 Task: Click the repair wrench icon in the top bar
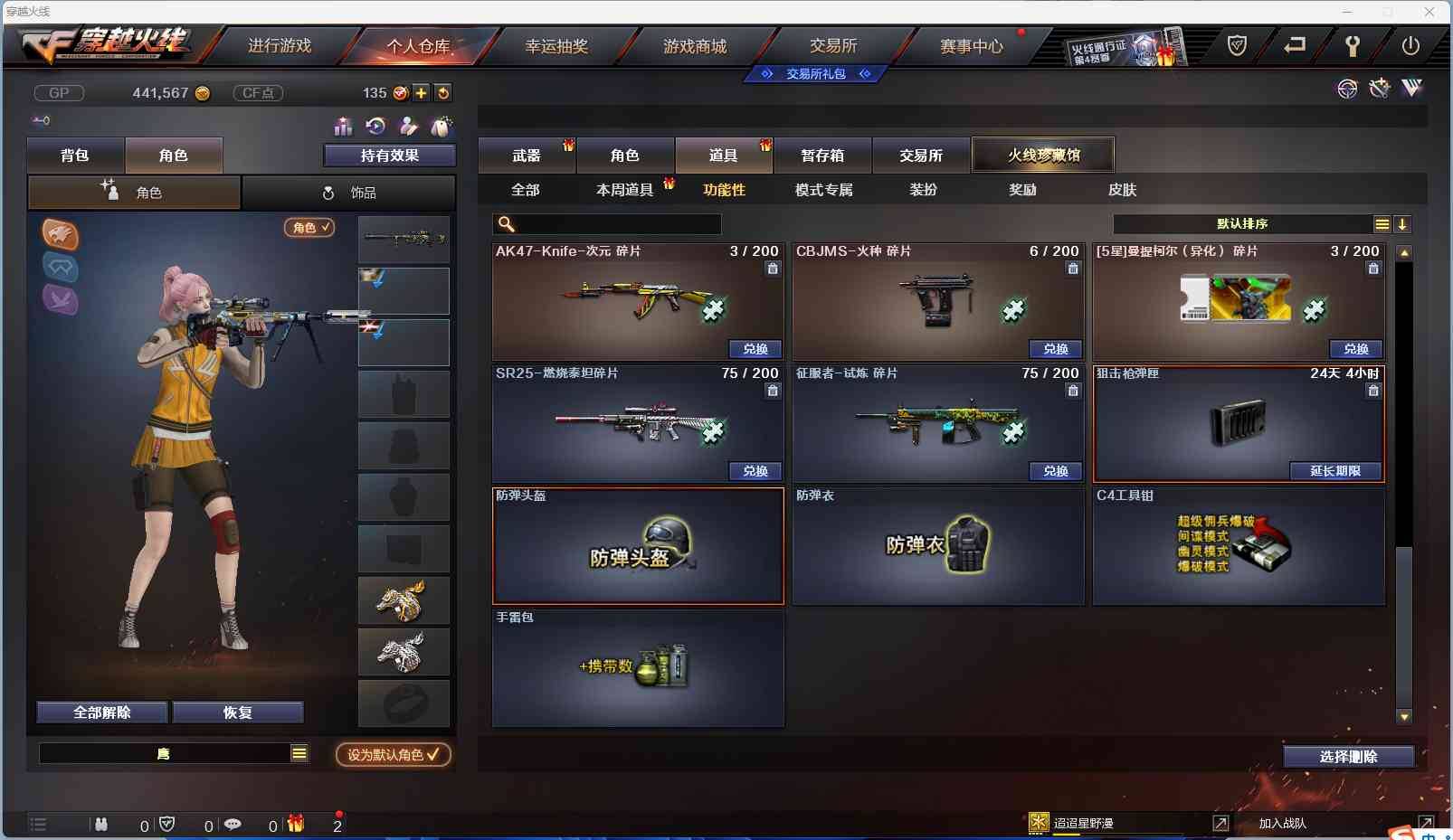coord(1354,44)
